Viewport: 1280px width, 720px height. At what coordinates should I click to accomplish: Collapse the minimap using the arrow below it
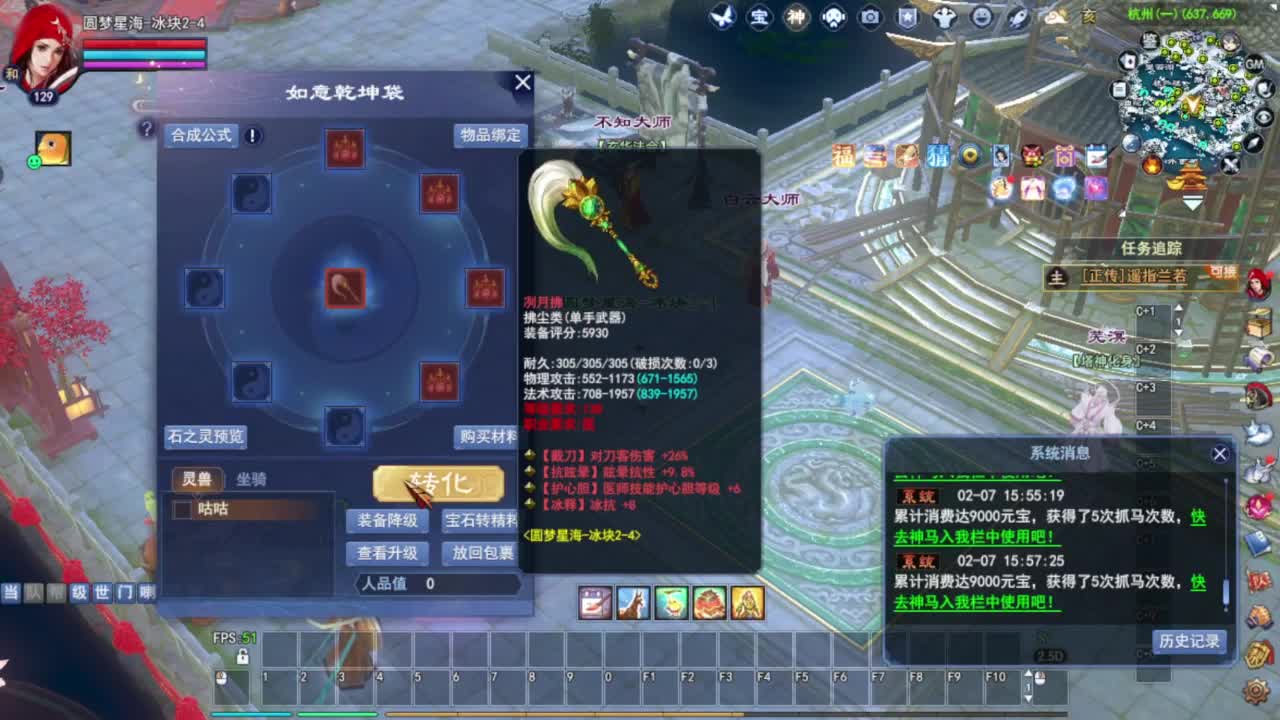point(1193,203)
